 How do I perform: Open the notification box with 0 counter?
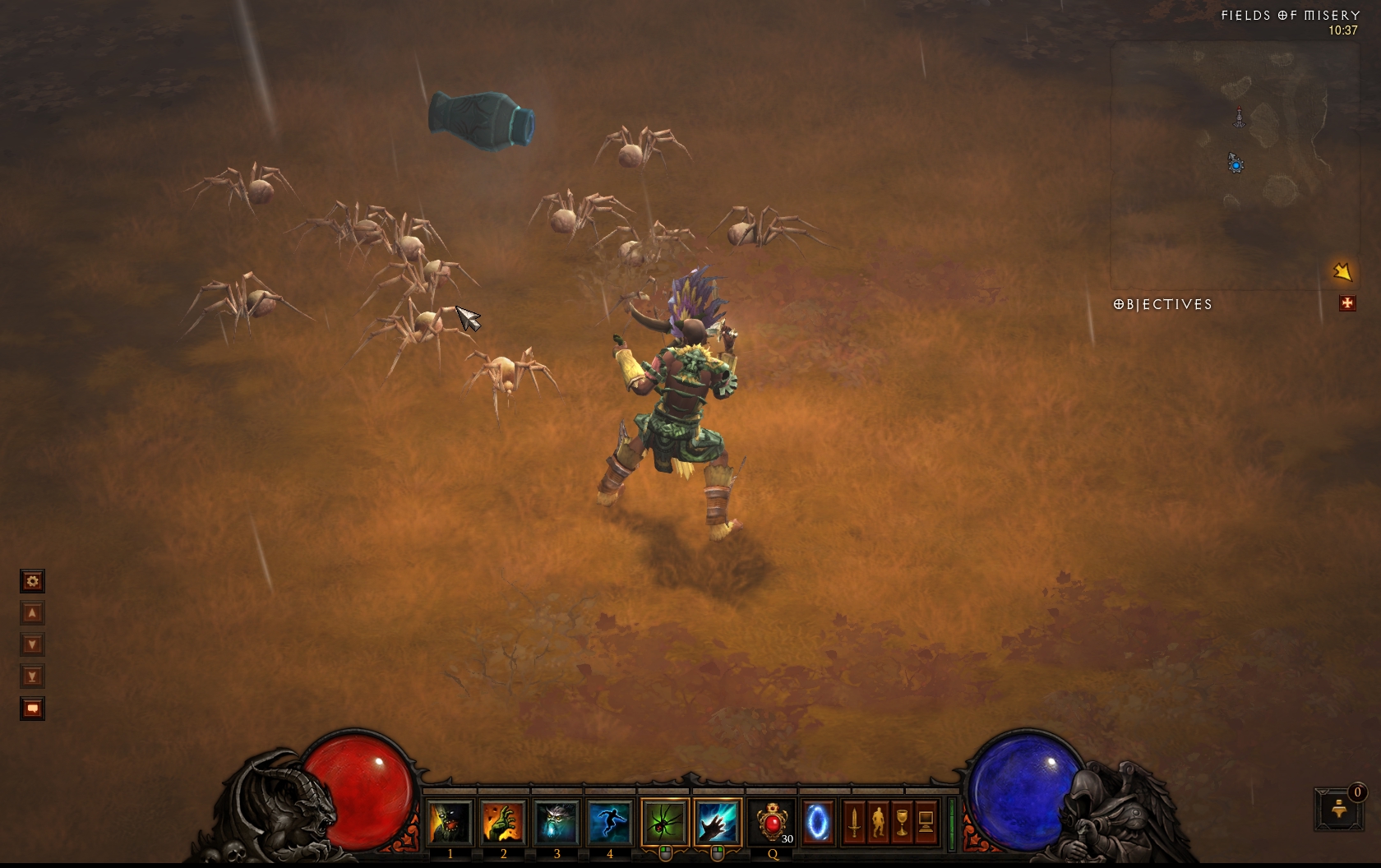(x=1339, y=810)
